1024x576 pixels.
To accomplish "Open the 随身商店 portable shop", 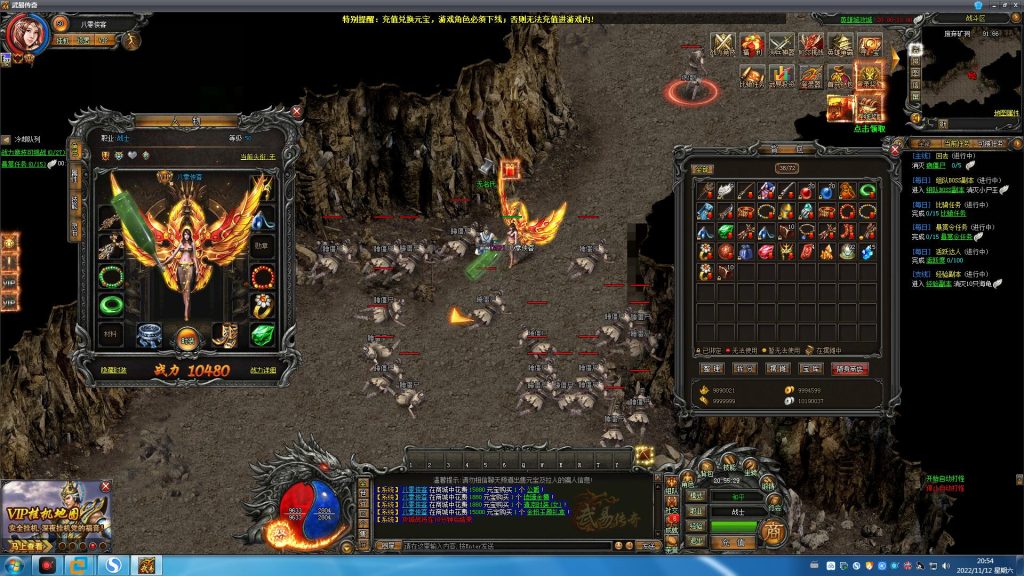I will [850, 368].
